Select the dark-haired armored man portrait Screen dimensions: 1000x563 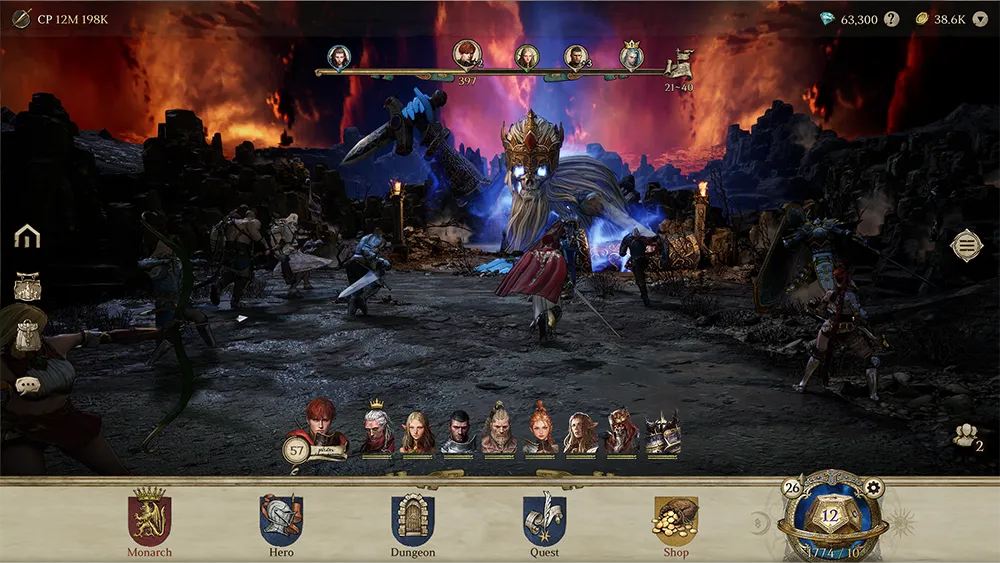click(458, 433)
